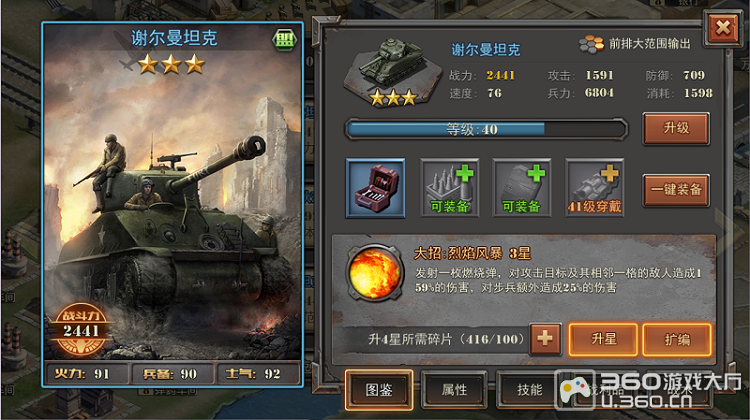The height and width of the screenshot is (420, 750).
Task: Click the 烈焰风暴 fire skill icon
Action: pos(373,272)
